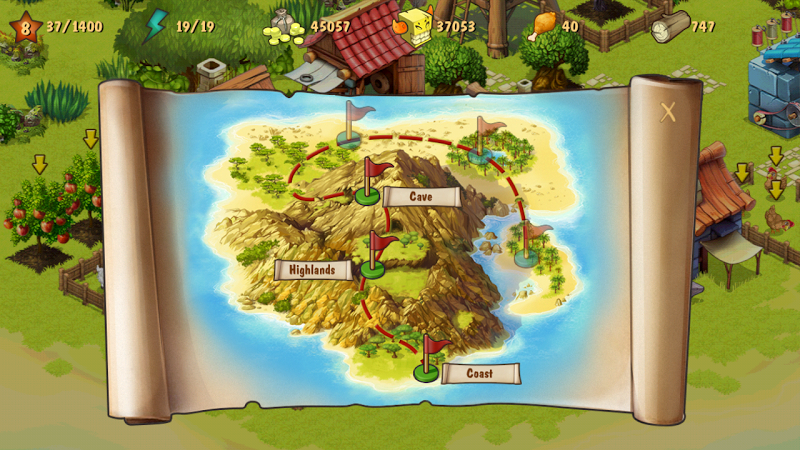Close the island map scroll
Screen dimensions: 800x450
(x=668, y=113)
